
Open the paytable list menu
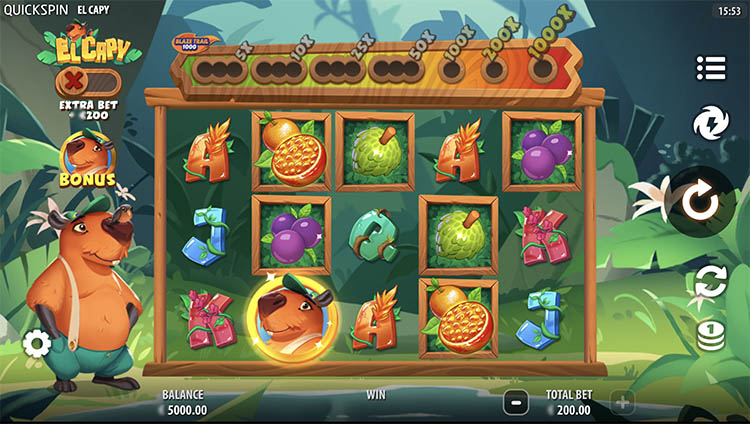pos(710,68)
